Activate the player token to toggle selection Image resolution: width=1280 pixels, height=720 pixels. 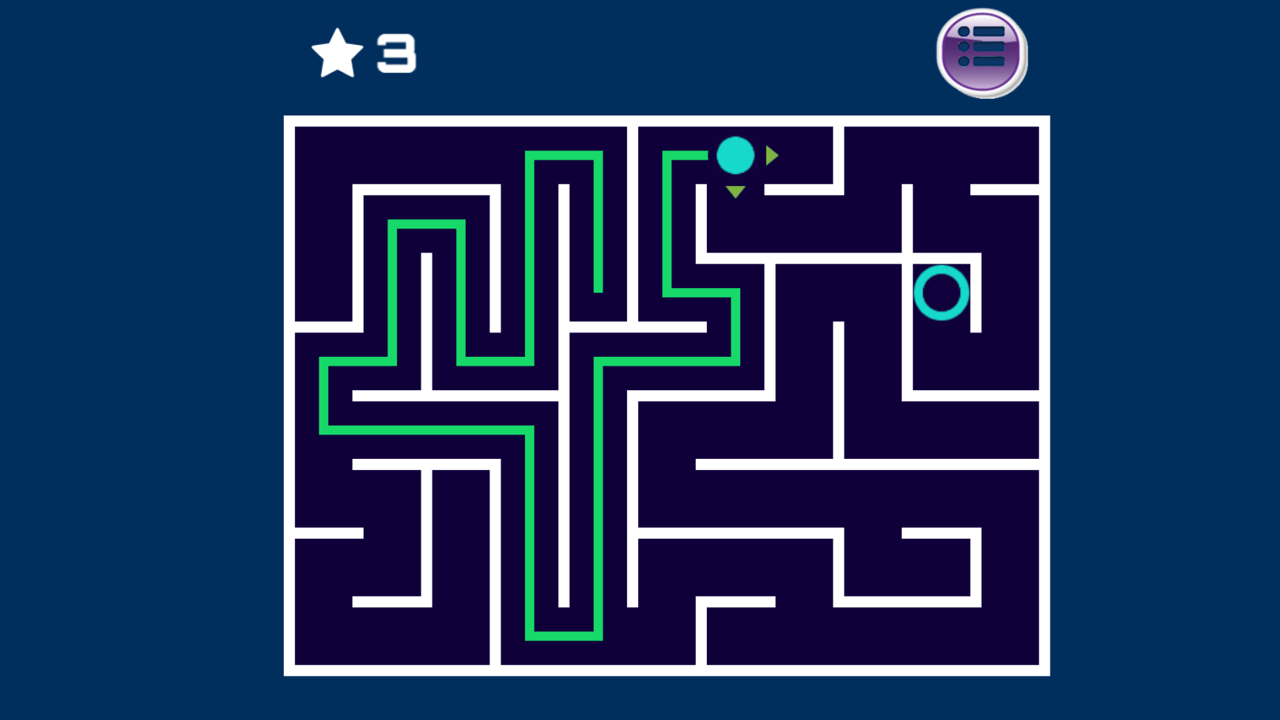point(736,155)
